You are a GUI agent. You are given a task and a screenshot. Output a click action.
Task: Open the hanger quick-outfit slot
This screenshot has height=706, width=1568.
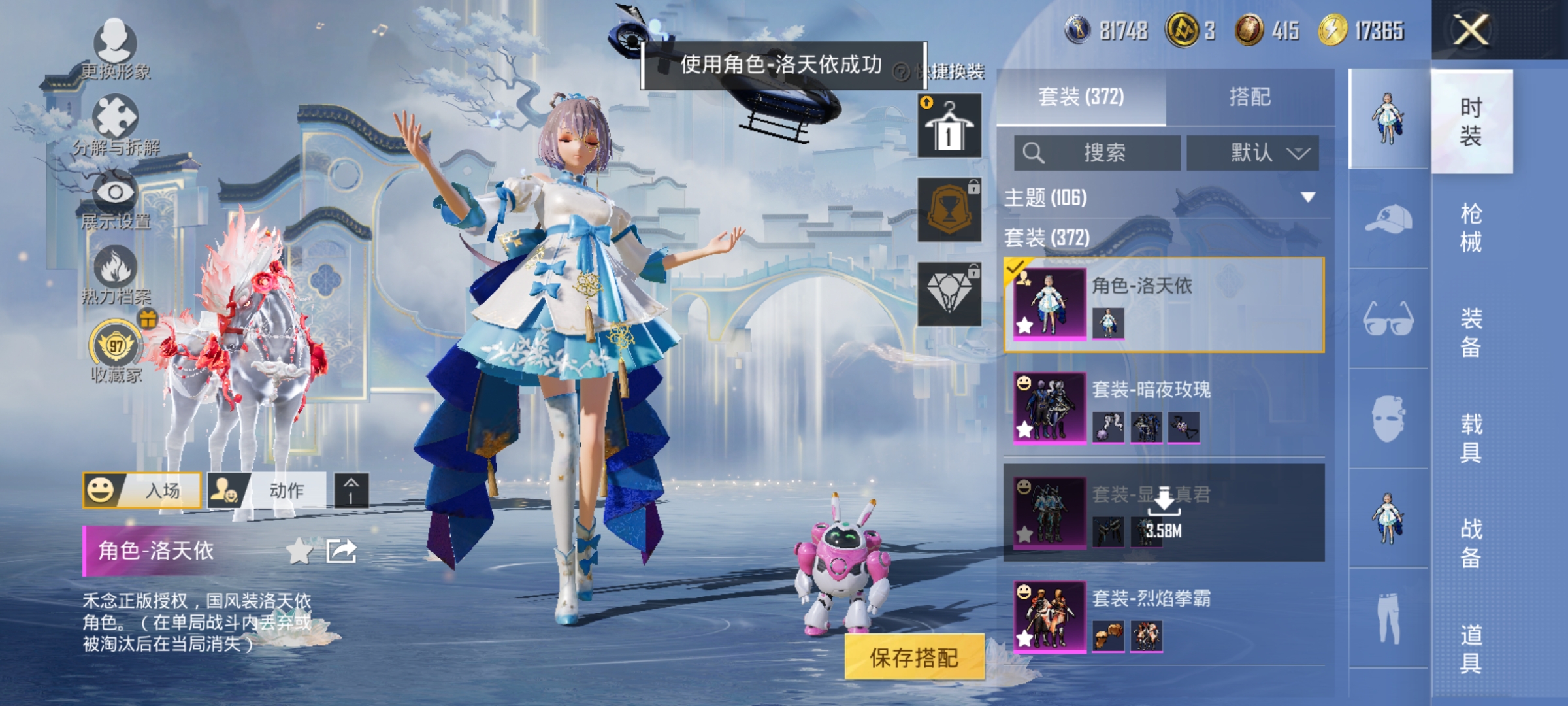tap(949, 124)
